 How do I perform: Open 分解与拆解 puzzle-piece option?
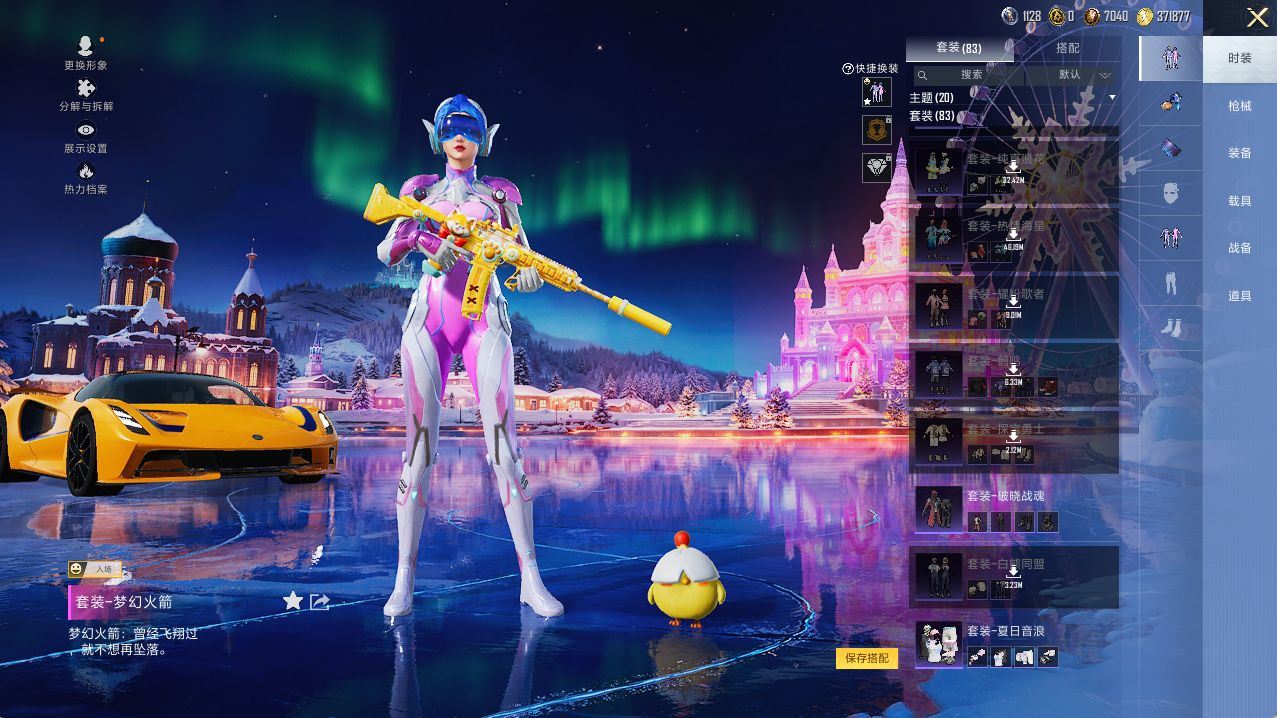tap(86, 95)
